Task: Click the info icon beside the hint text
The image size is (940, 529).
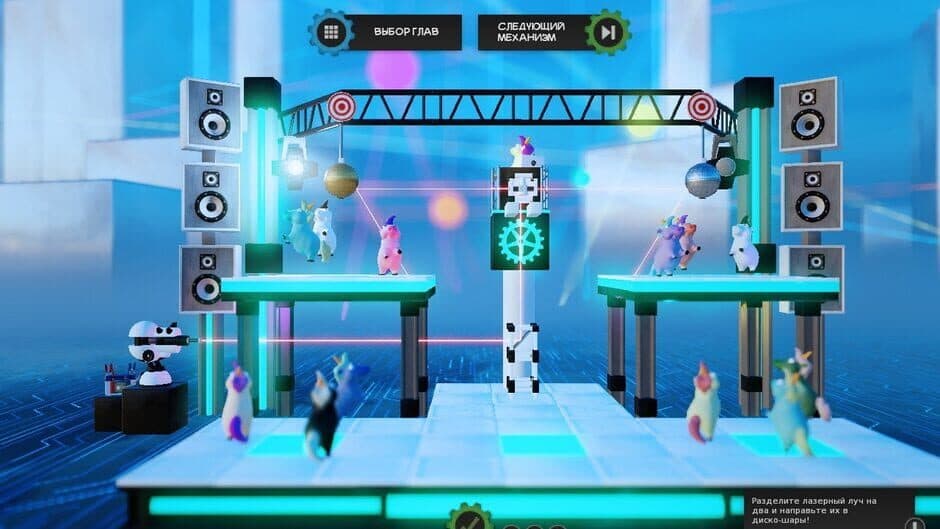Action: [913, 522]
